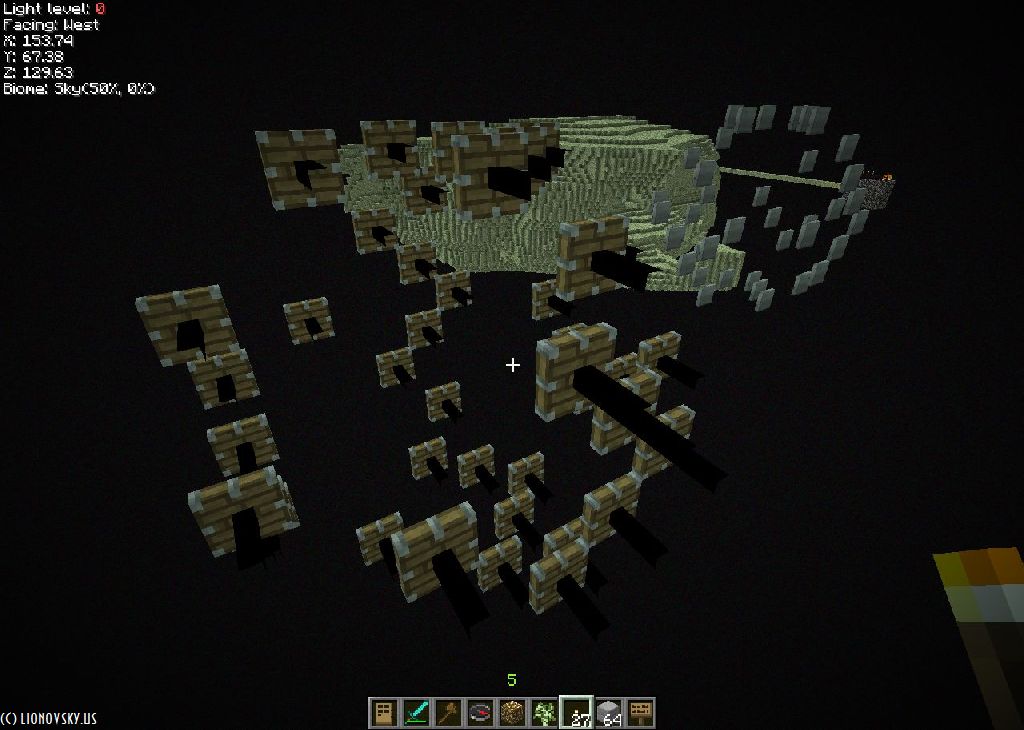Viewport: 1024px width, 730px height.
Task: Select the green sapling slot
Action: [x=543, y=713]
